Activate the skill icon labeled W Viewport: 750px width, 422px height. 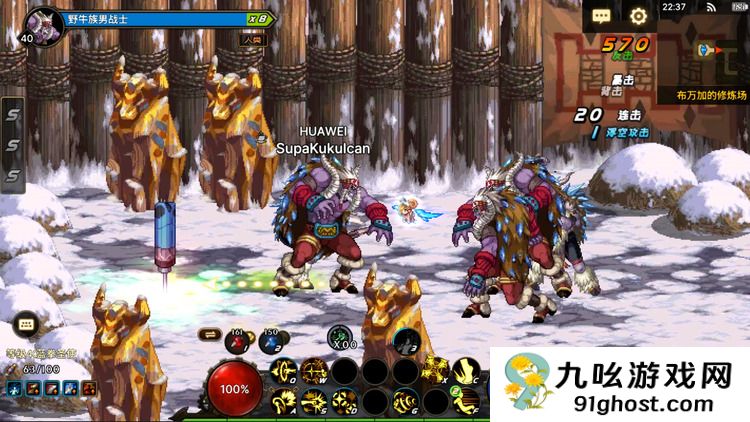click(x=314, y=372)
